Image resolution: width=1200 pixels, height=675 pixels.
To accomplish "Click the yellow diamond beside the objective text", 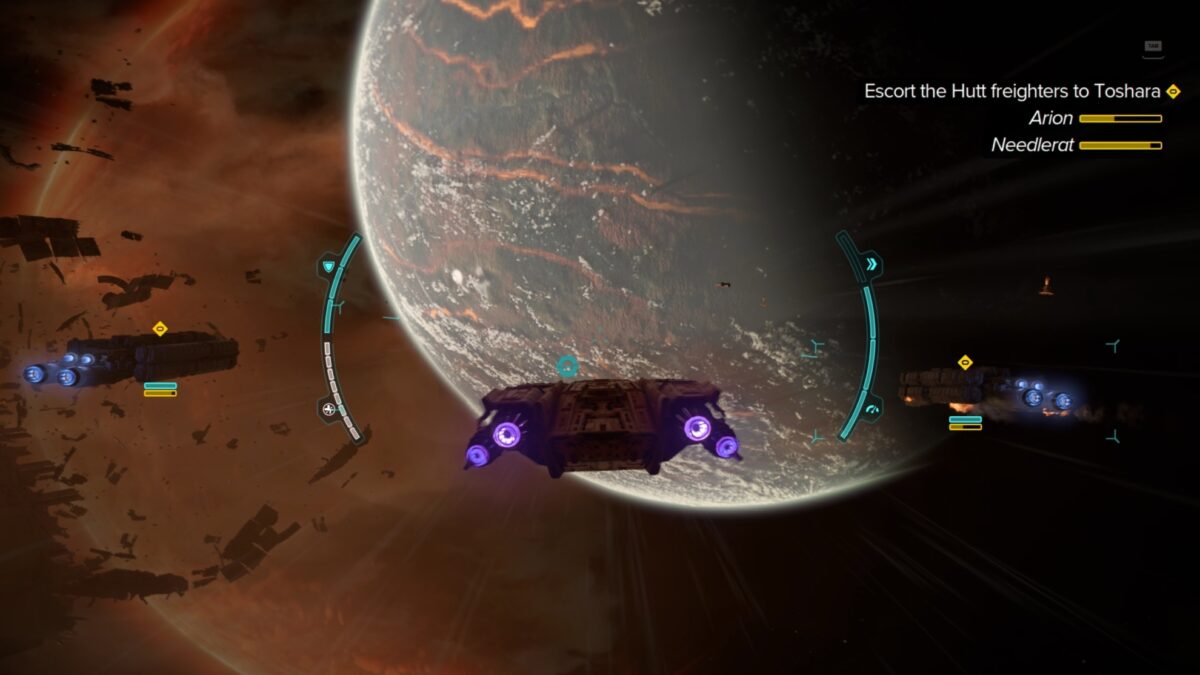I will tap(1173, 91).
